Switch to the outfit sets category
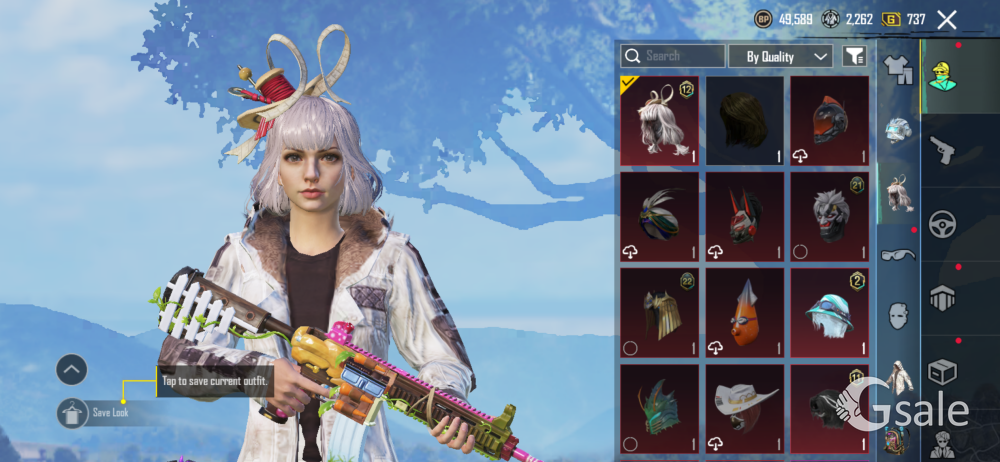Screen dimensions: 1000x462 click(899, 69)
